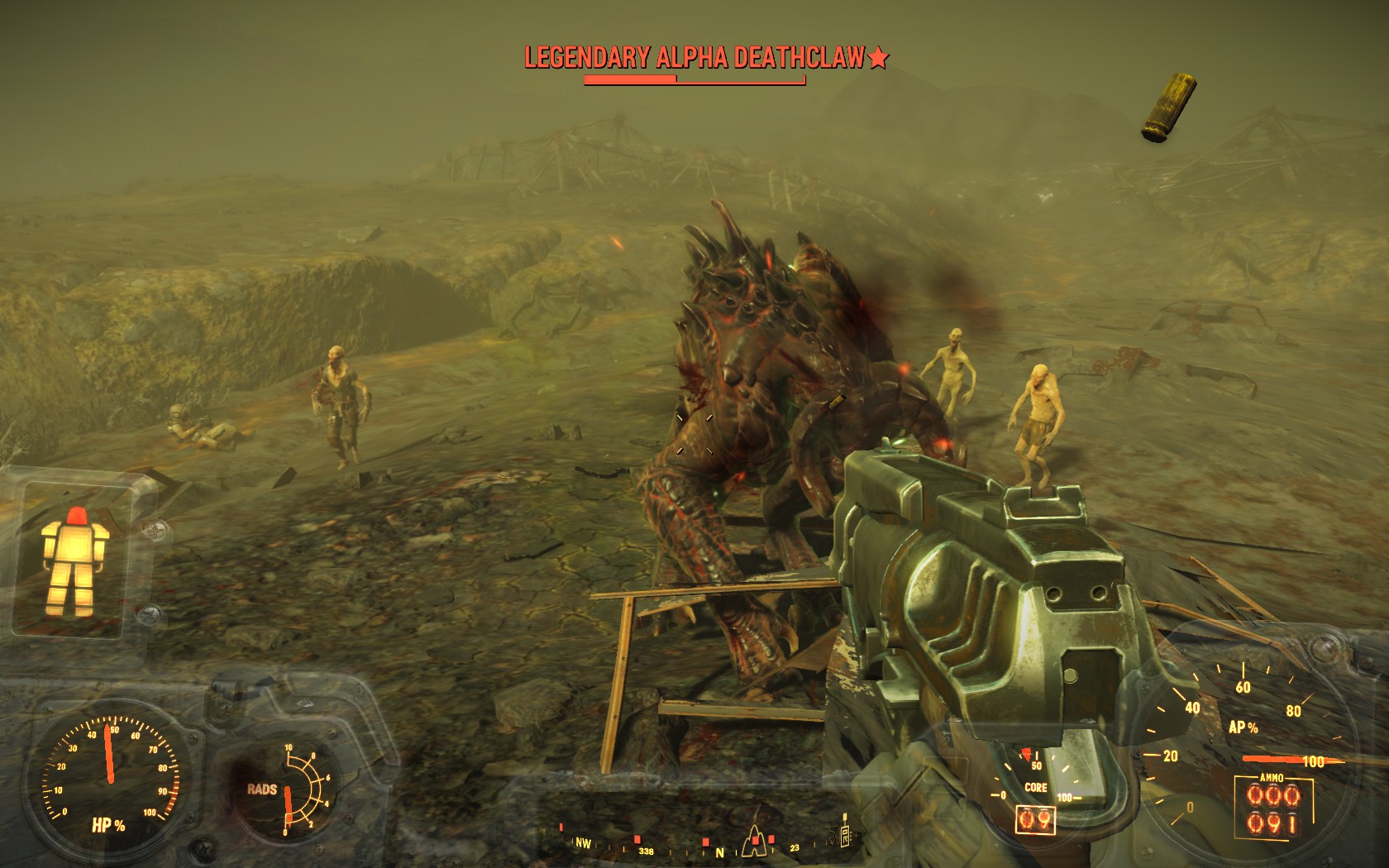Viewport: 1389px width, 868px height.
Task: Click the power armor condition figure
Action: tap(77, 562)
